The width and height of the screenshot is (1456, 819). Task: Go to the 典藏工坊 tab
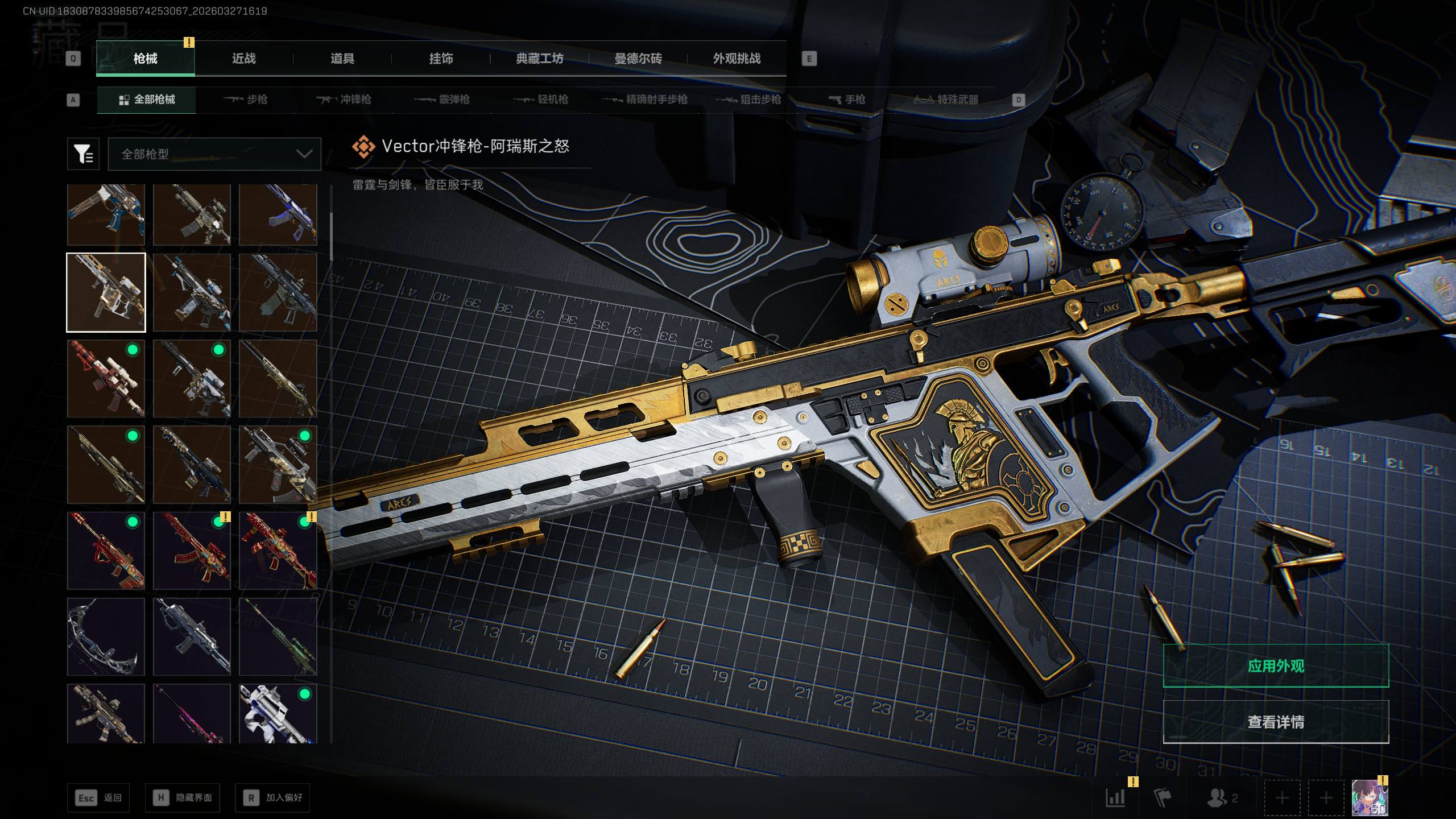pyautogui.click(x=539, y=59)
